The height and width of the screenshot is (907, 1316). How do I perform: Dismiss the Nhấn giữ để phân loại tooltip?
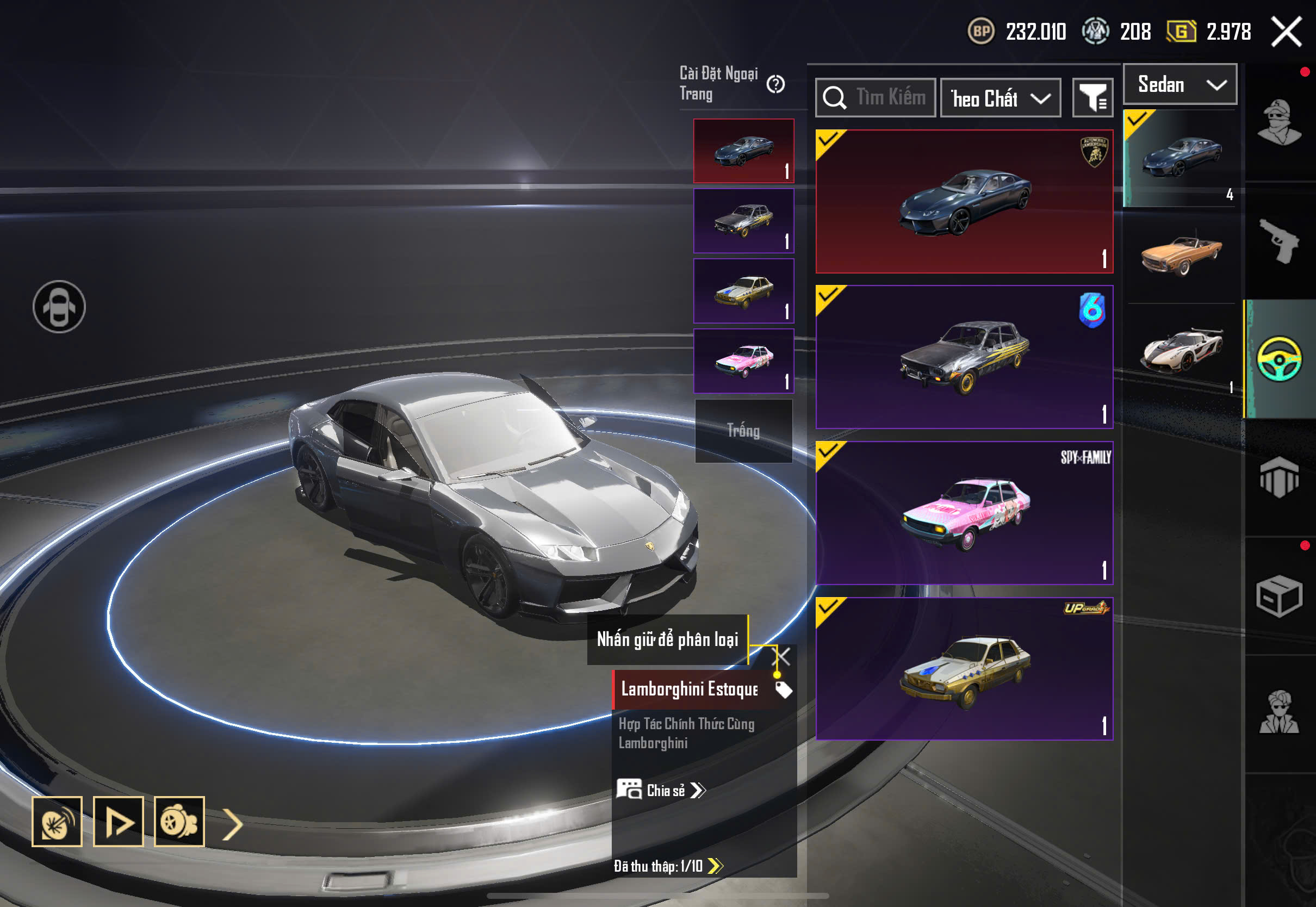coord(783,657)
